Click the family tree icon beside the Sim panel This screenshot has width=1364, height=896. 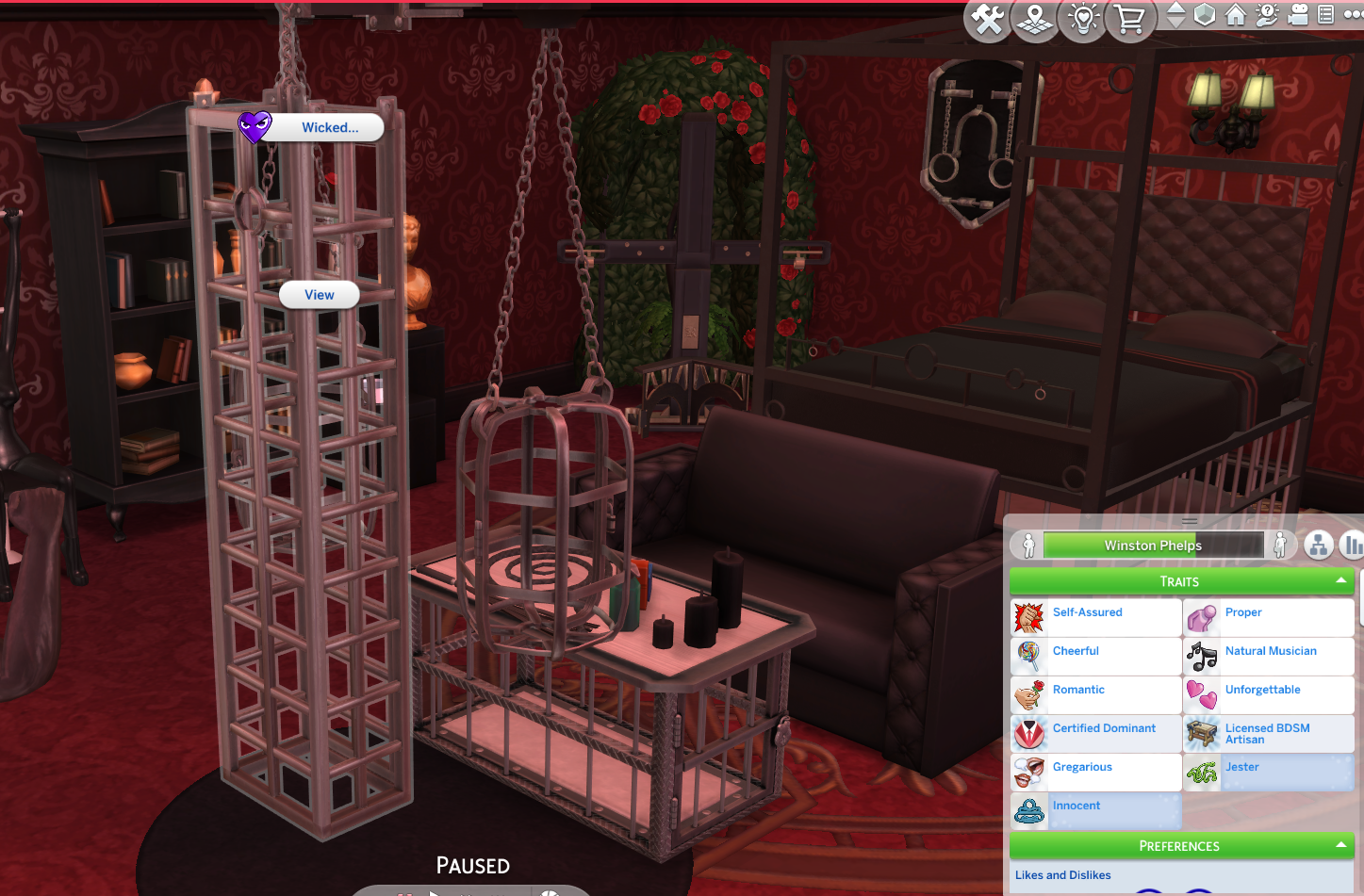(1318, 546)
